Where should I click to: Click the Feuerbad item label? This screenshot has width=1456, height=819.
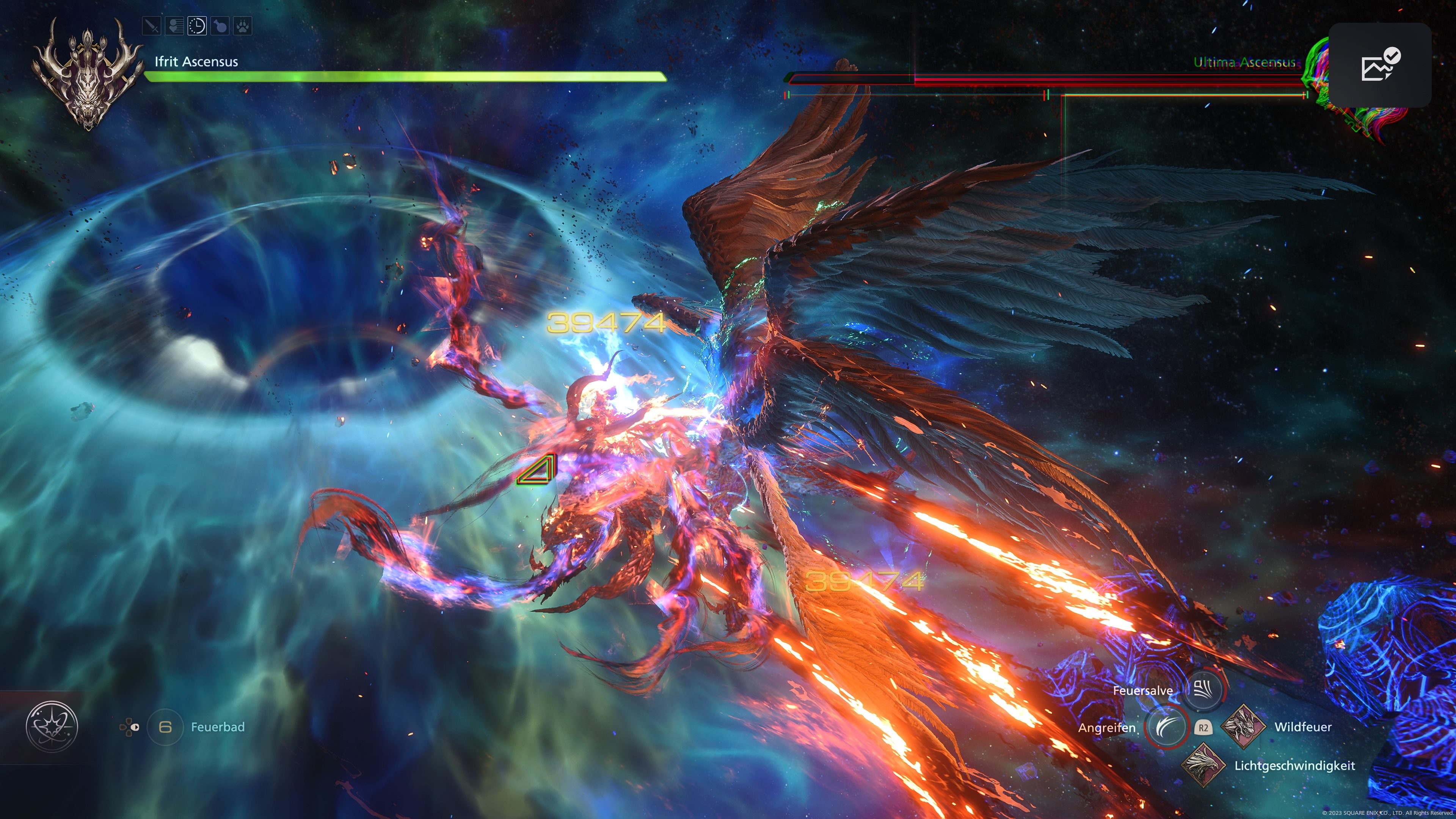point(217,728)
